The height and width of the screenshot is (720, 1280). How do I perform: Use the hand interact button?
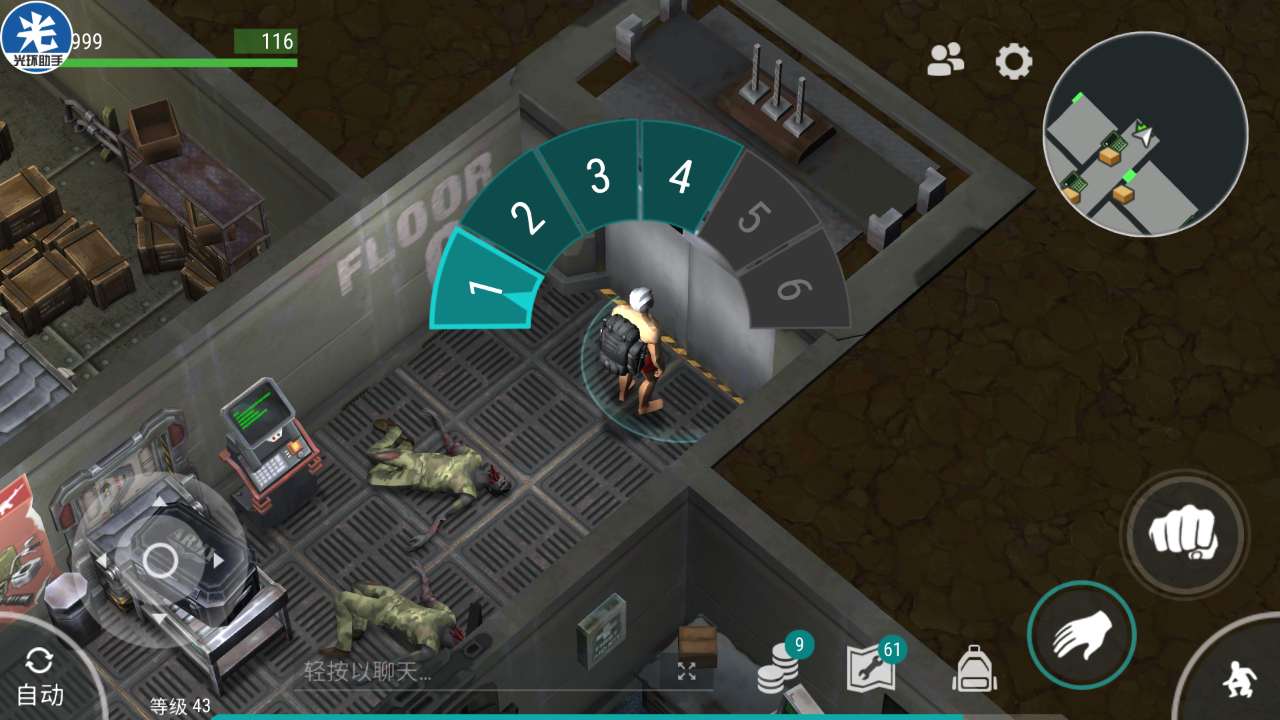1081,635
